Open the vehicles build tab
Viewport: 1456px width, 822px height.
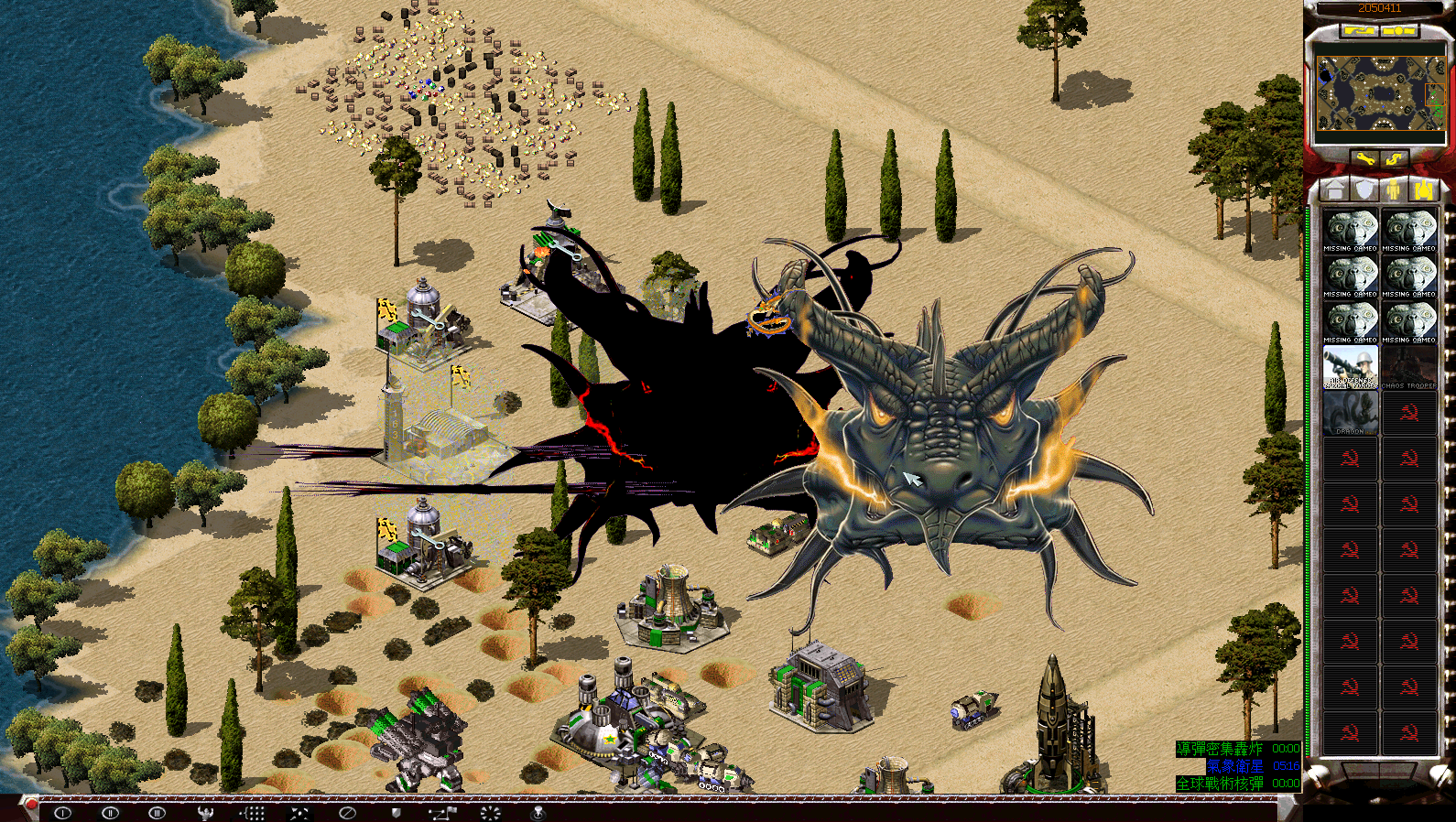pyautogui.click(x=1423, y=189)
